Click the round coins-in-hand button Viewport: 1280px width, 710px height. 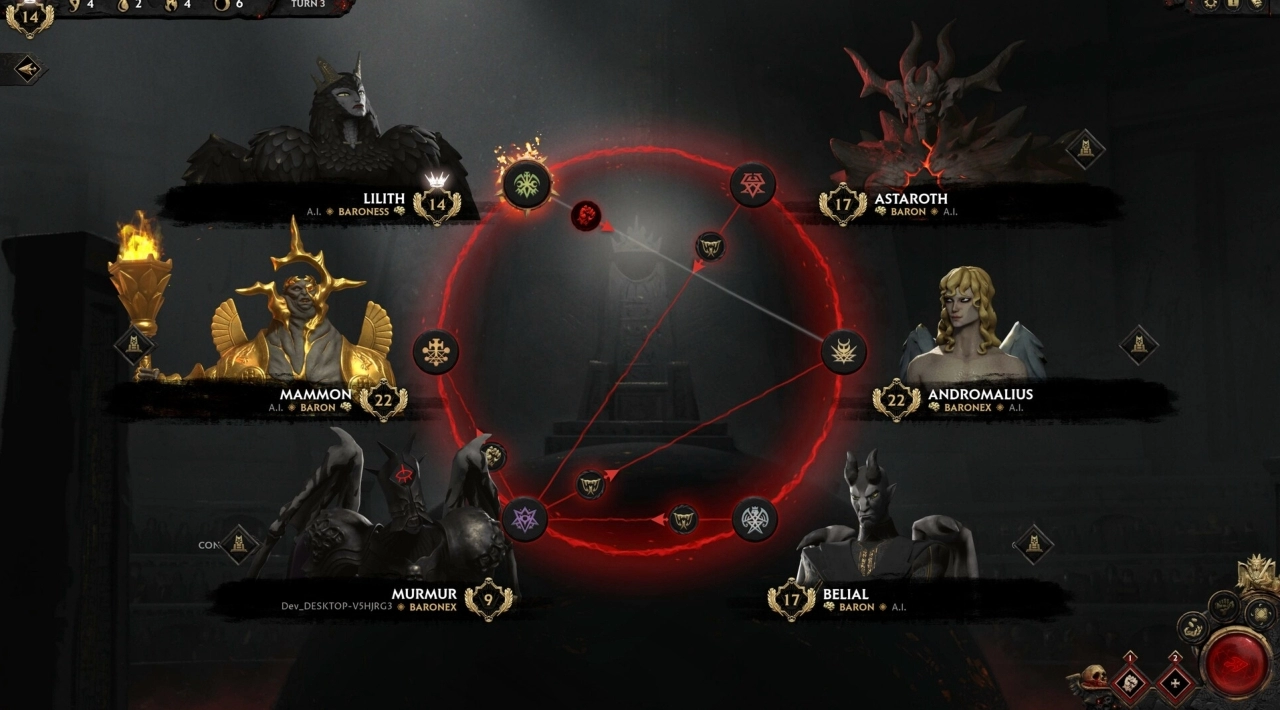coord(1192,628)
